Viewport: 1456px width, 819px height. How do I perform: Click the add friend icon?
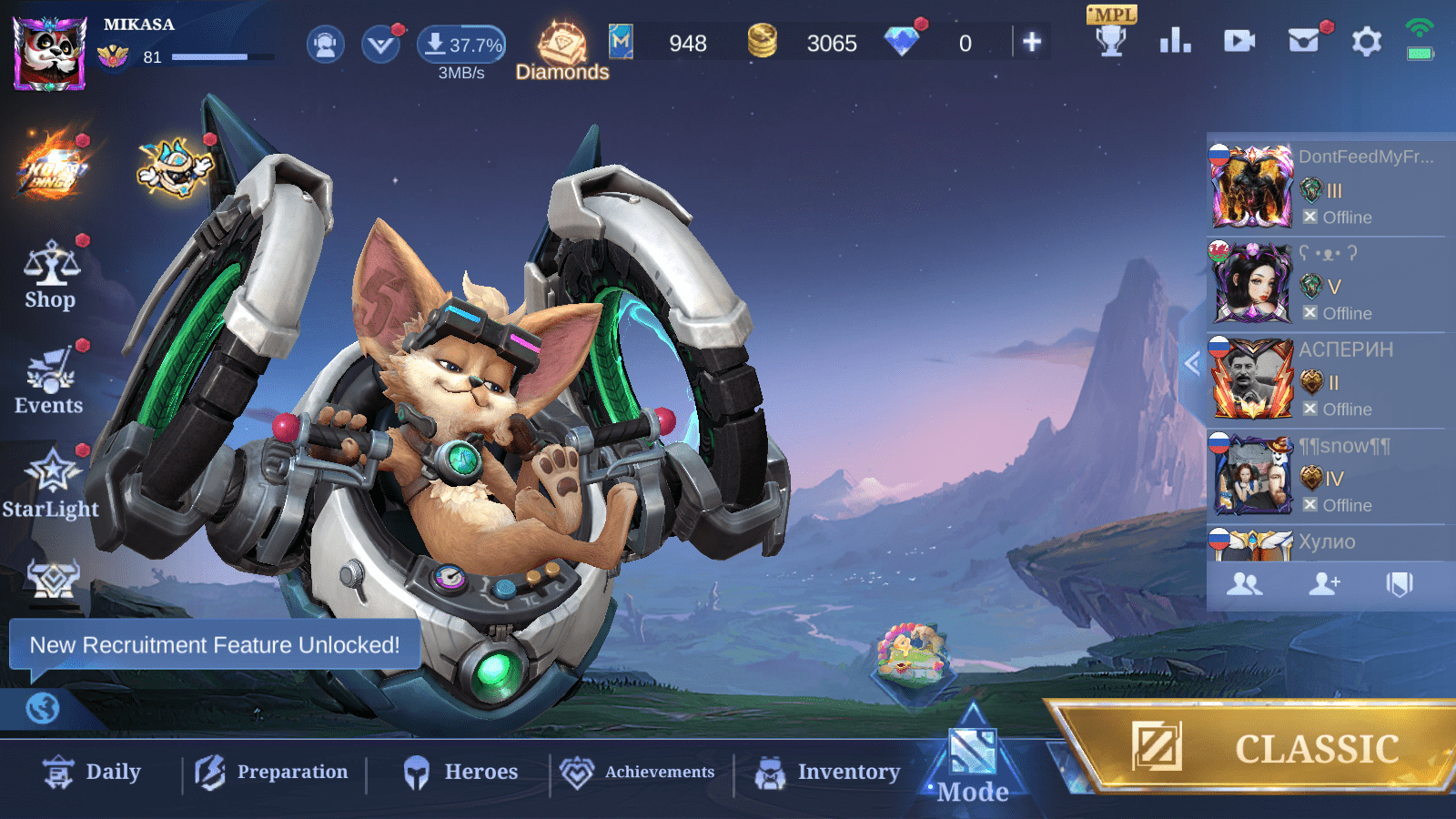click(1324, 584)
